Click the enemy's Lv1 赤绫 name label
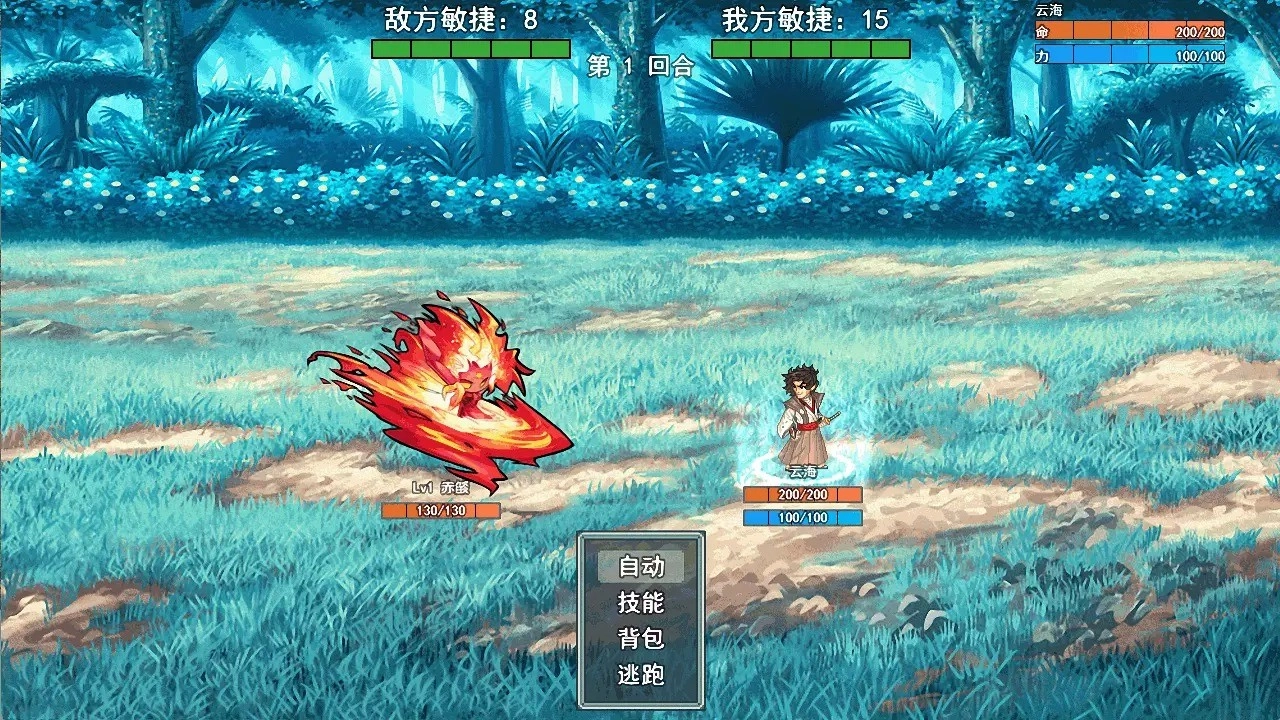Screen dimensions: 1280x720 point(440,489)
